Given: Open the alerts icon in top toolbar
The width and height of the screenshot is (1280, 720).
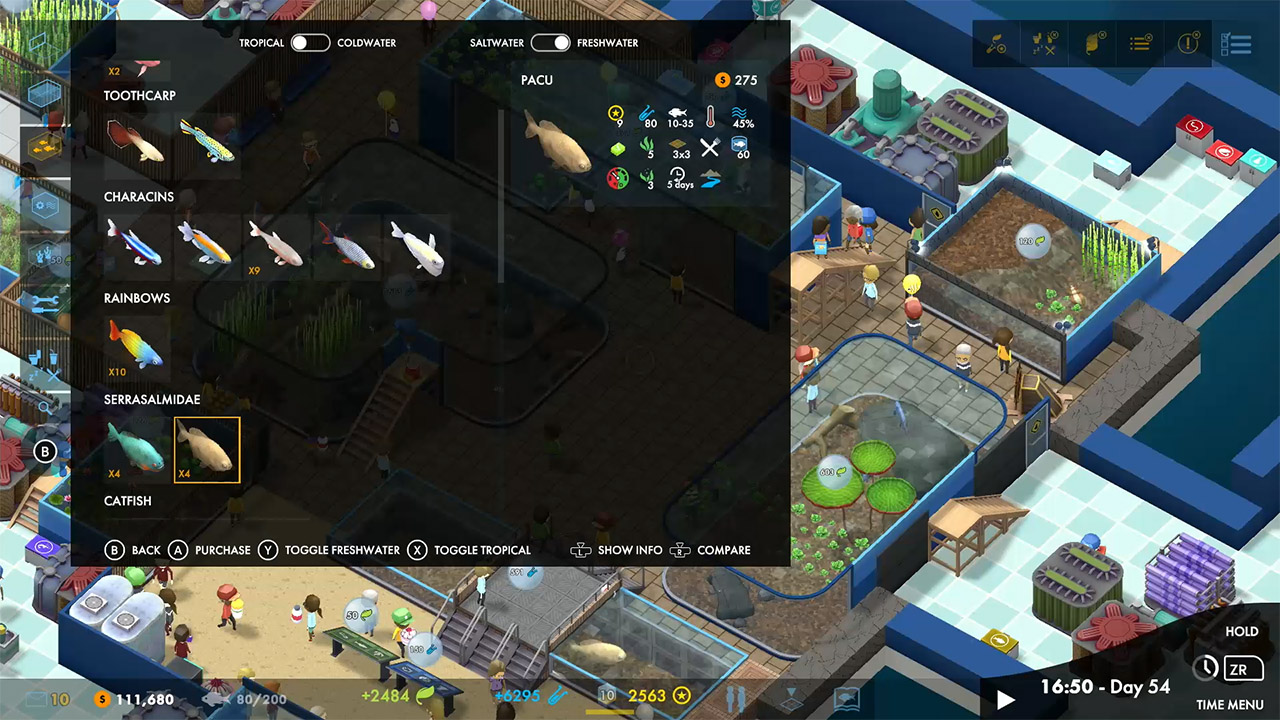Looking at the screenshot, I should [x=1187, y=44].
